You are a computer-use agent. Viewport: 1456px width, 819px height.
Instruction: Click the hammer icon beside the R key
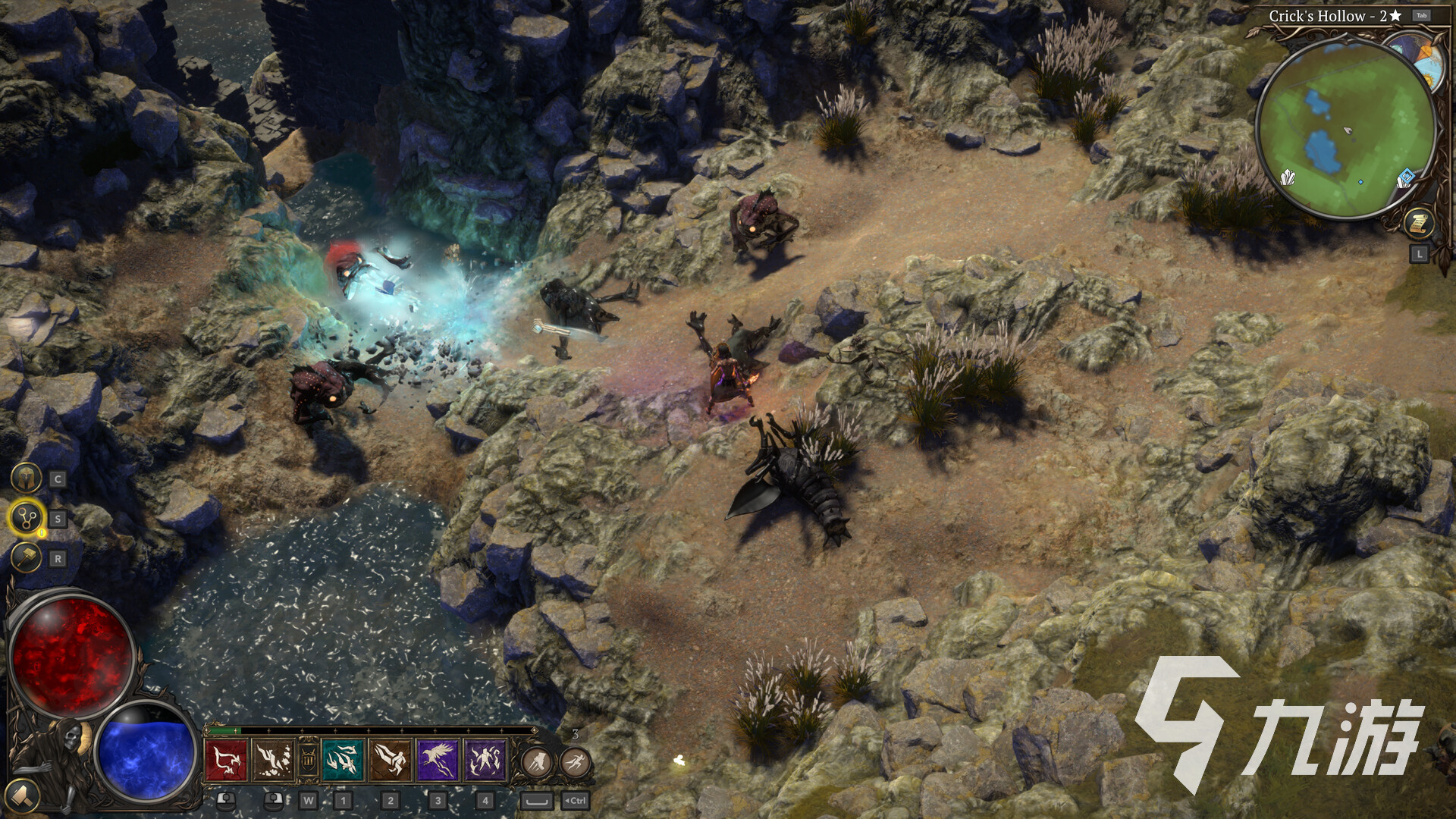(x=26, y=559)
